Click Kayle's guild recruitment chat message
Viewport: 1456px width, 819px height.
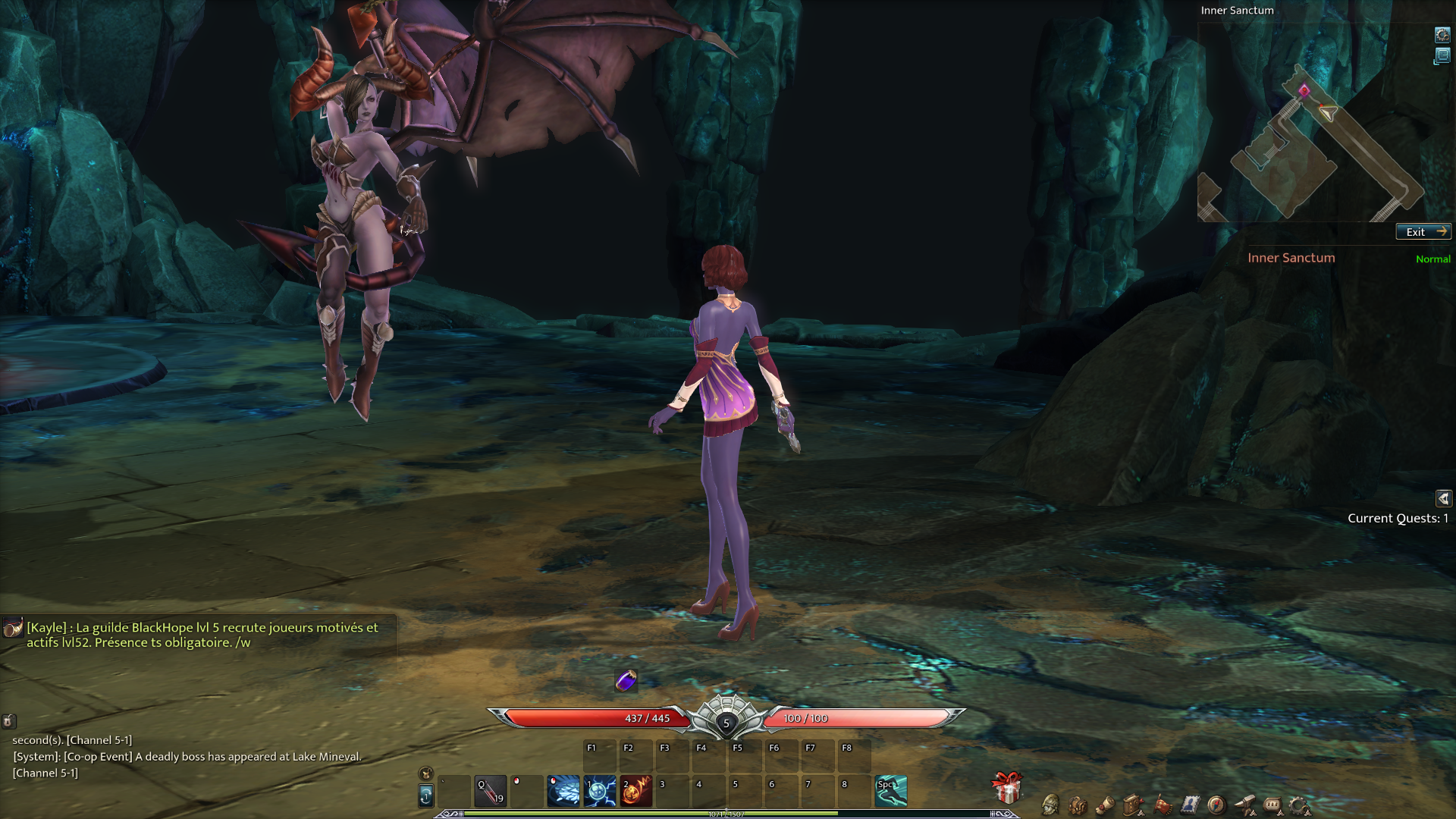[202, 635]
